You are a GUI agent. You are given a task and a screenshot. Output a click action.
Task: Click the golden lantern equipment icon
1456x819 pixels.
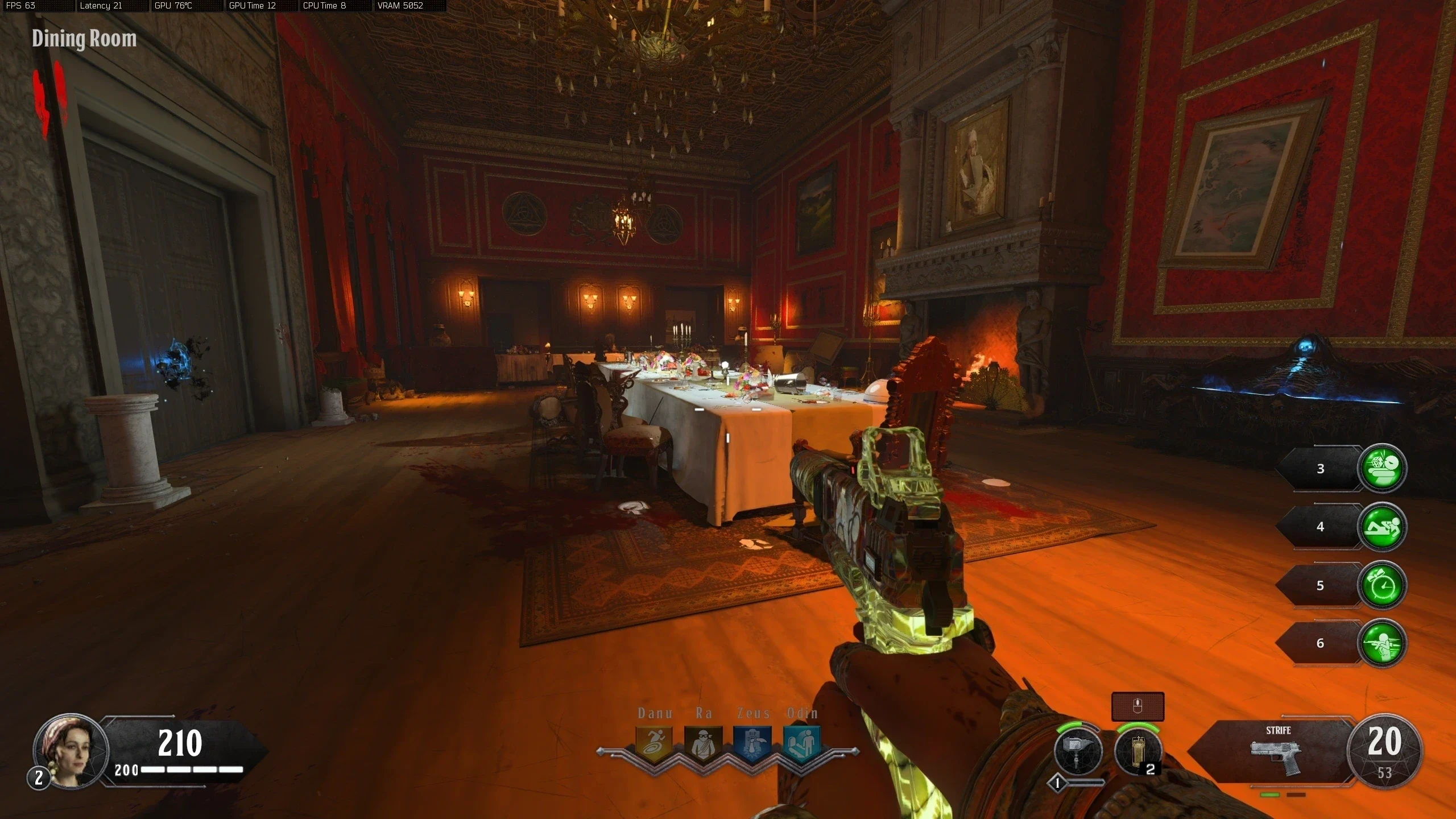click(x=1137, y=751)
